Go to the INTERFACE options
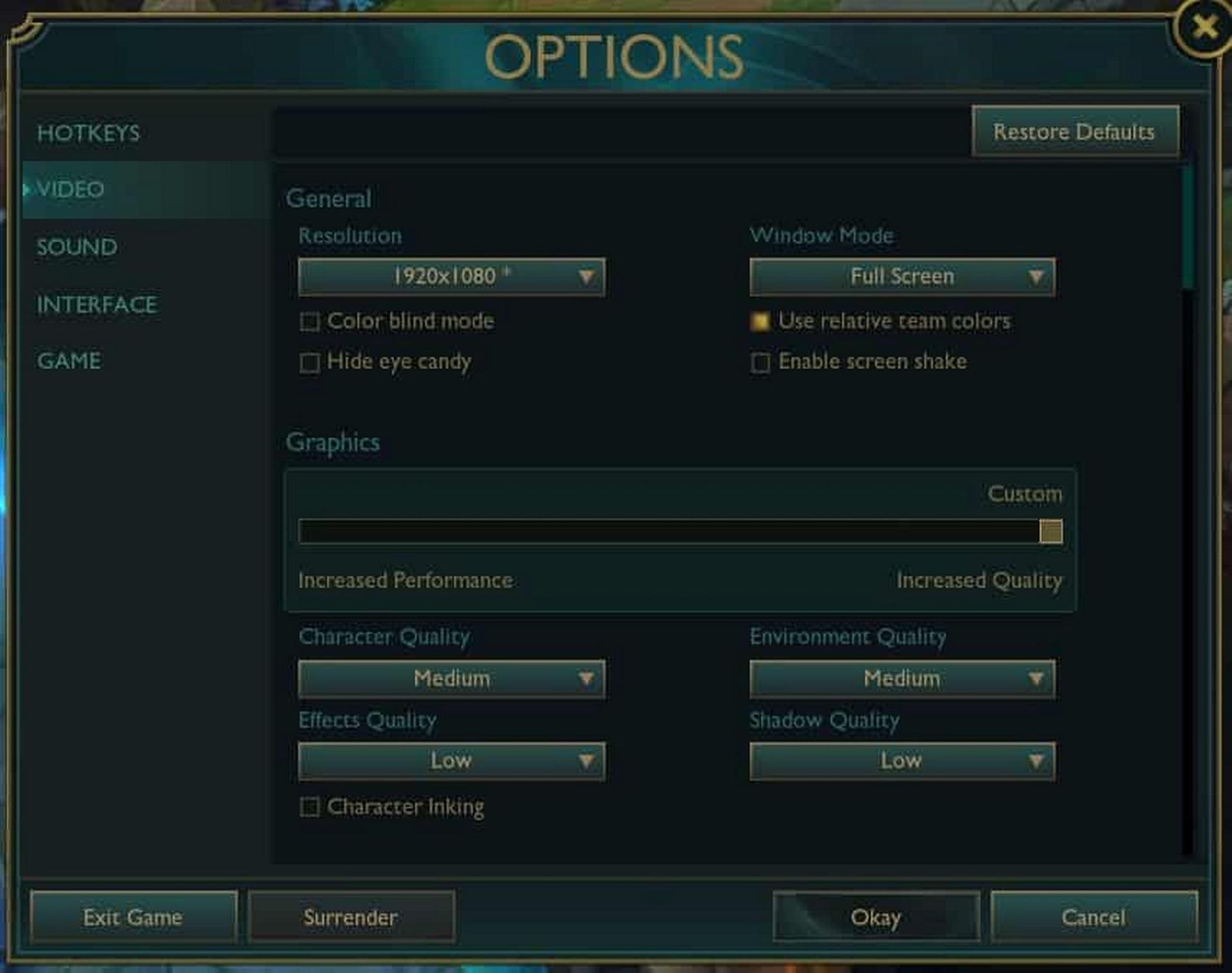The width and height of the screenshot is (1232, 973). (x=96, y=305)
